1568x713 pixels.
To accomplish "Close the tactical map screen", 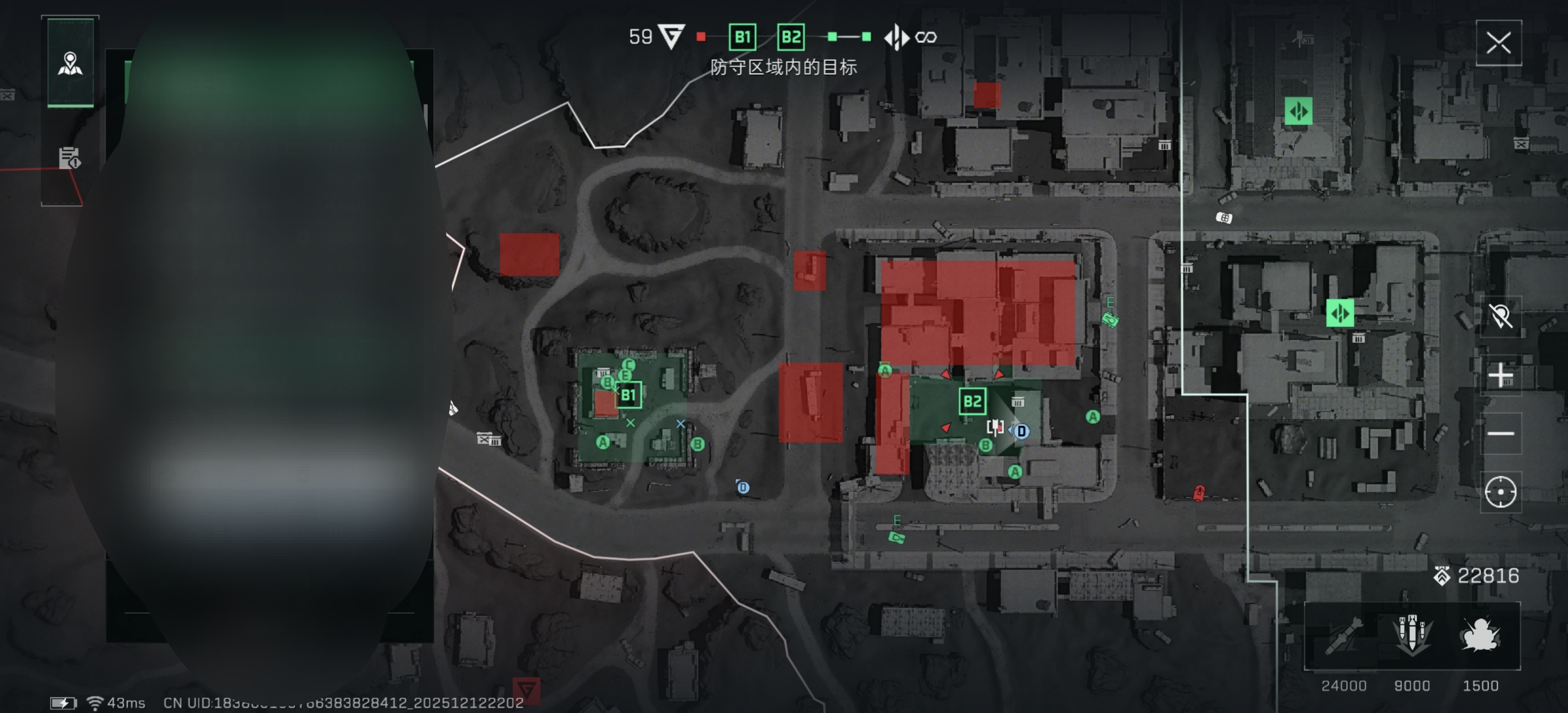I will 1498,43.
